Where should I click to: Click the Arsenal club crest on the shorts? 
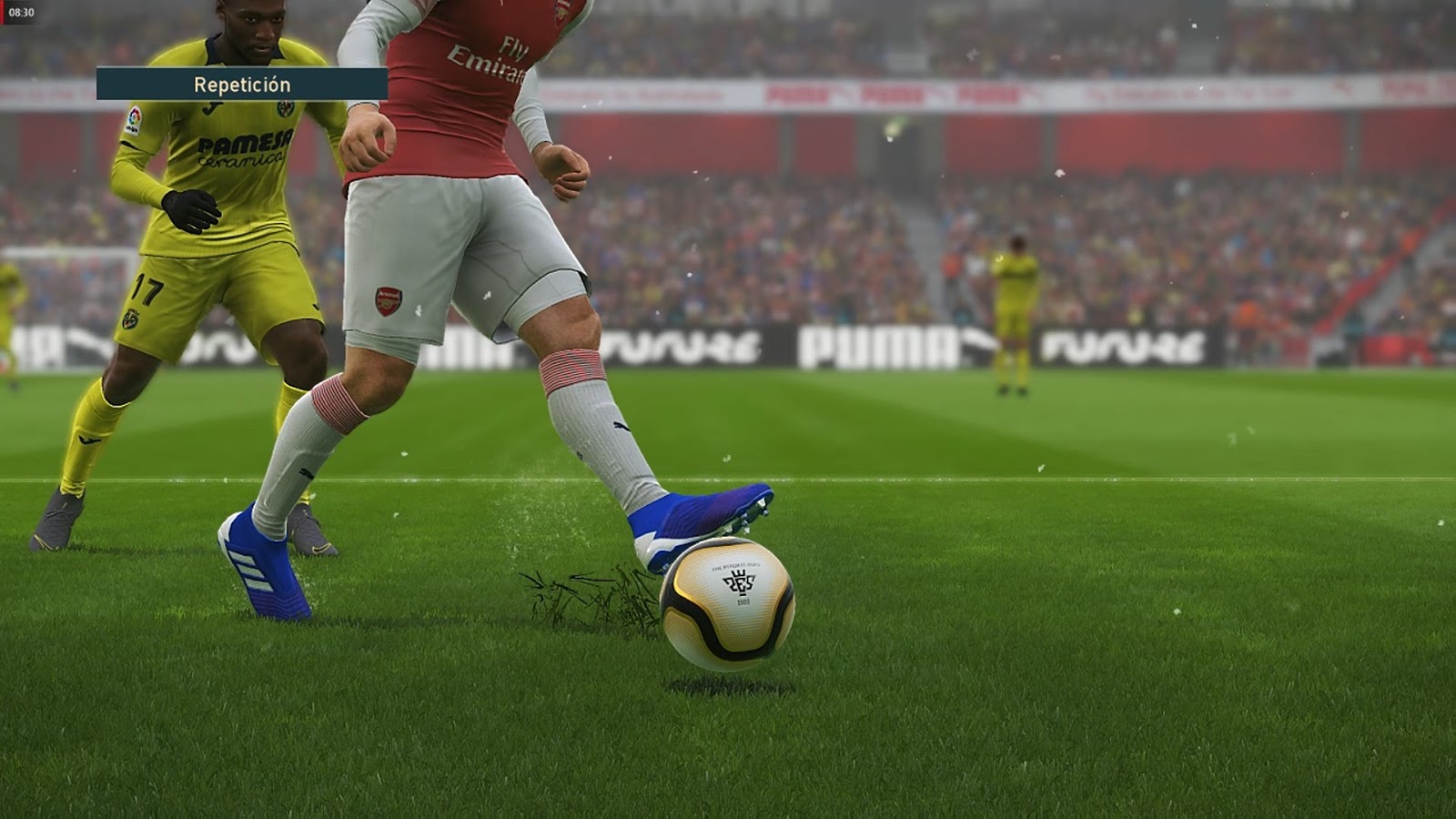(x=389, y=299)
